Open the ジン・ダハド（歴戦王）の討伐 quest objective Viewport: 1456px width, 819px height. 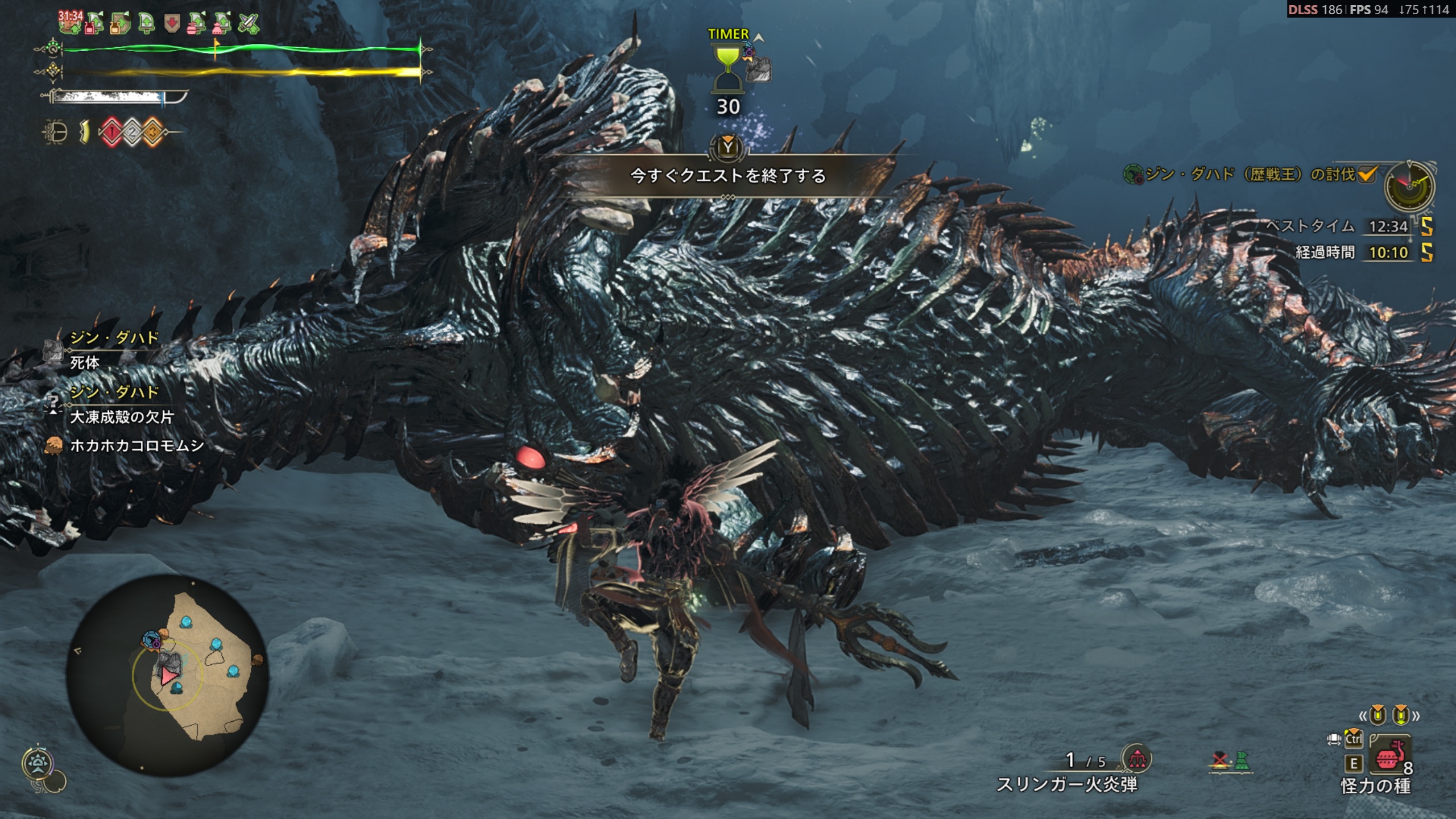(x=1249, y=174)
